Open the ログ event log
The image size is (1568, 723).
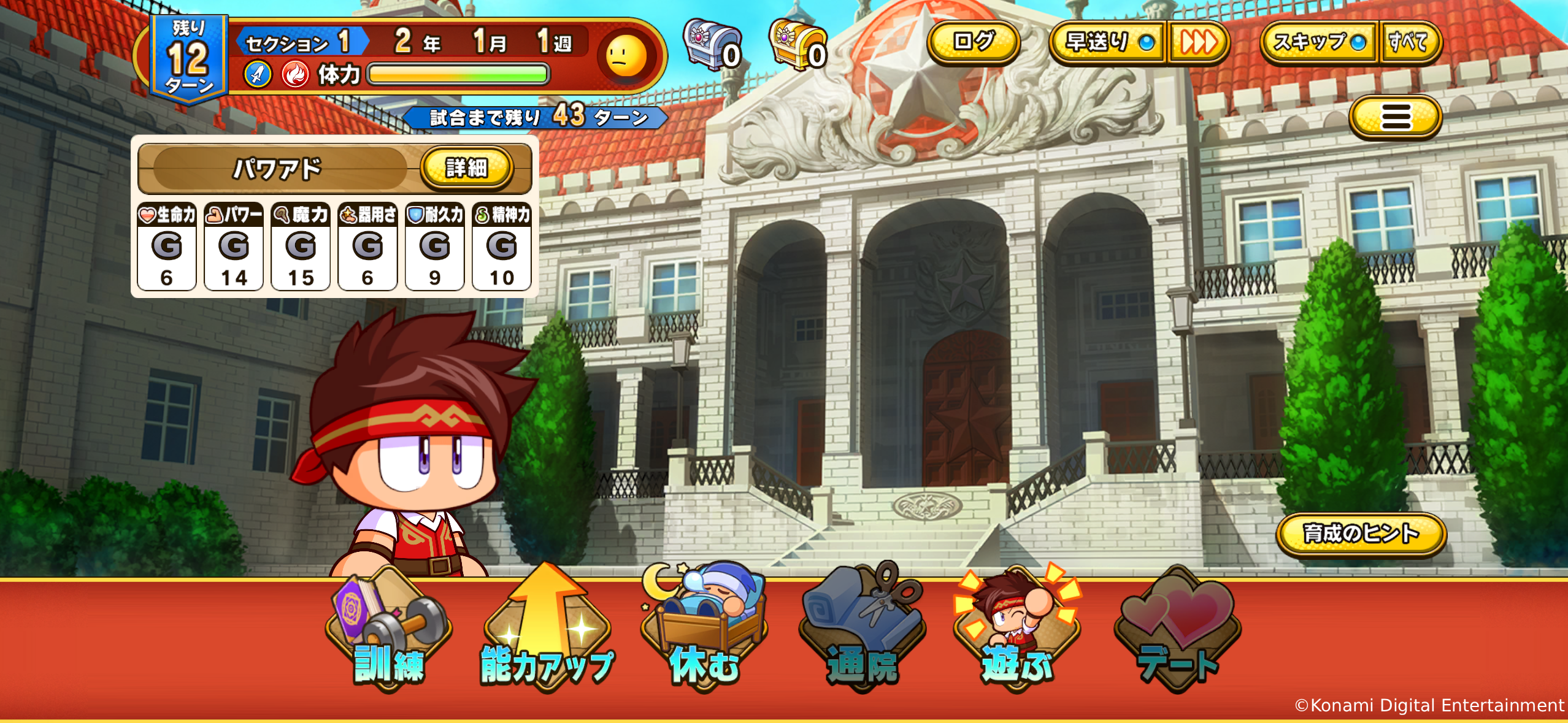975,42
